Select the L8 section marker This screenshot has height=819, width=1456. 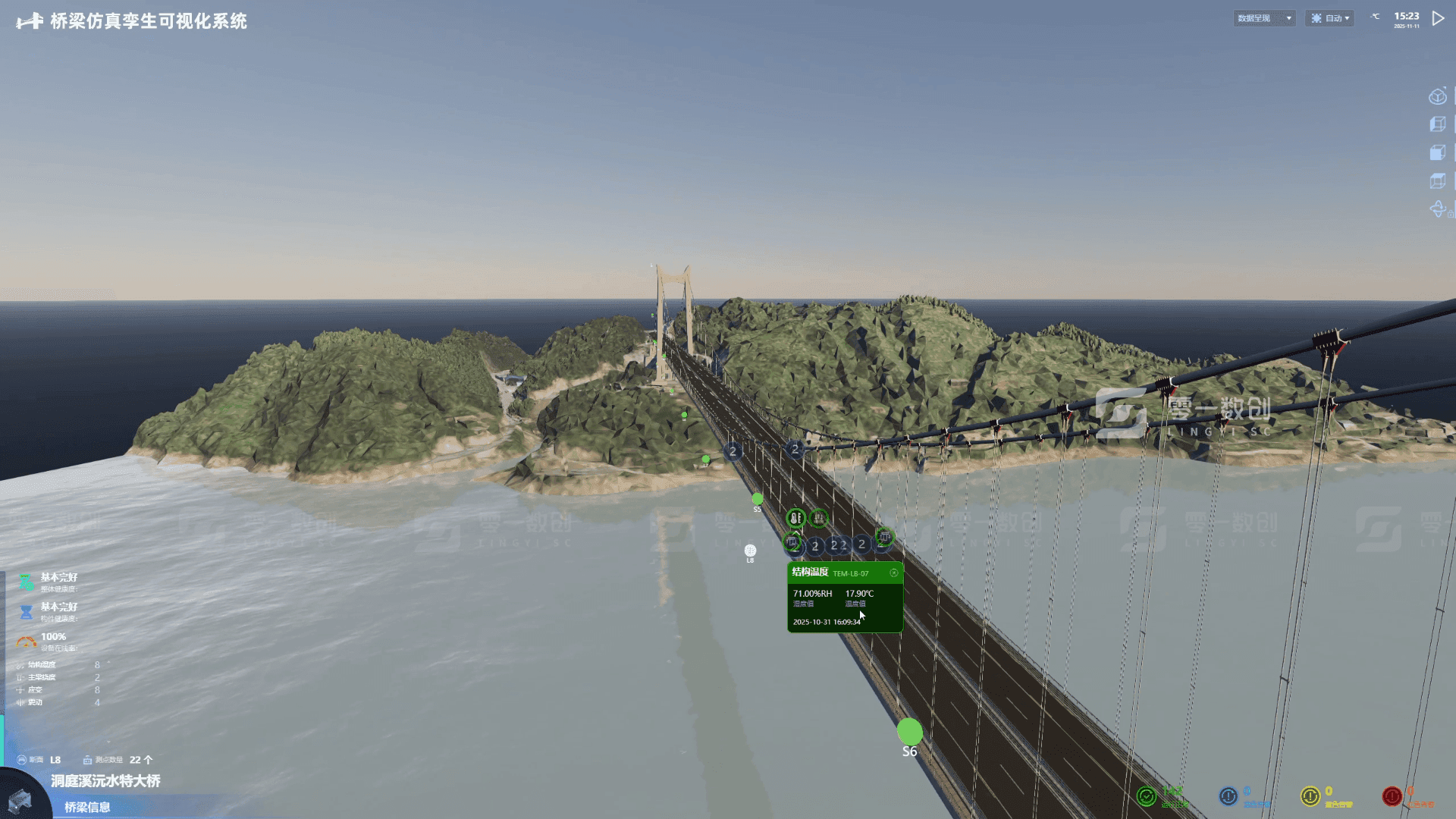(750, 551)
